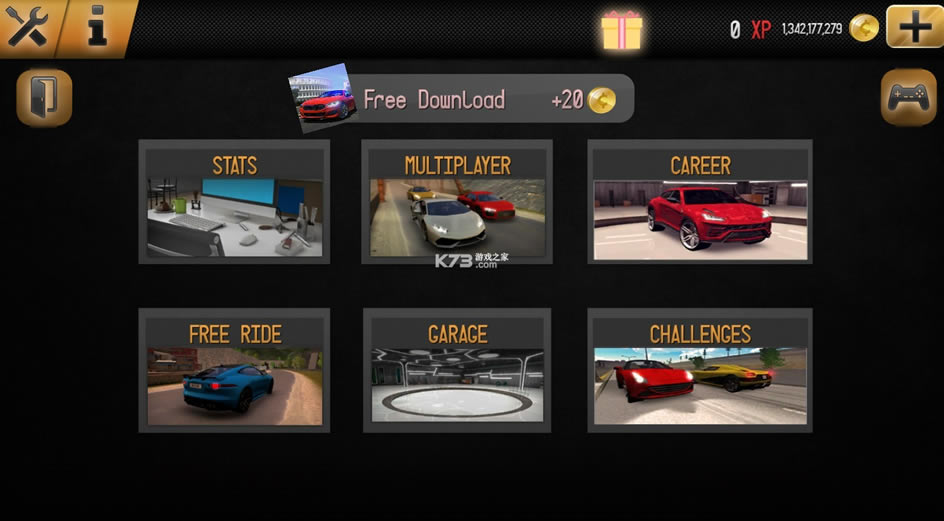Viewport: 944px width, 521px height.
Task: Select the Challenges tile
Action: [x=700, y=371]
